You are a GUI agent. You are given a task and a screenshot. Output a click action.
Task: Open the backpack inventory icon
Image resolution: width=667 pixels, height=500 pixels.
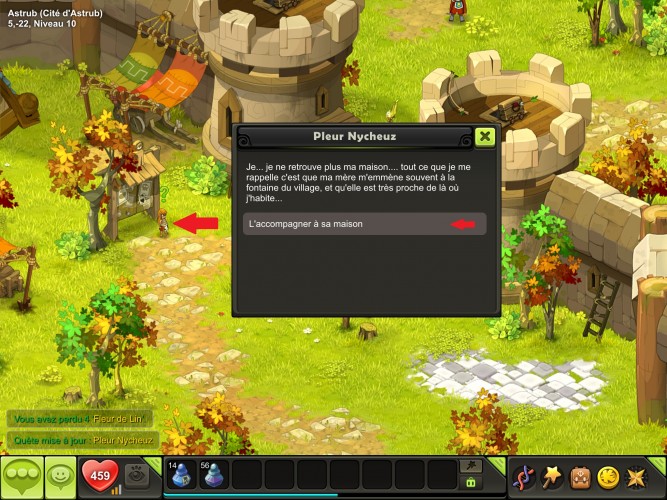pyautogui.click(x=580, y=476)
